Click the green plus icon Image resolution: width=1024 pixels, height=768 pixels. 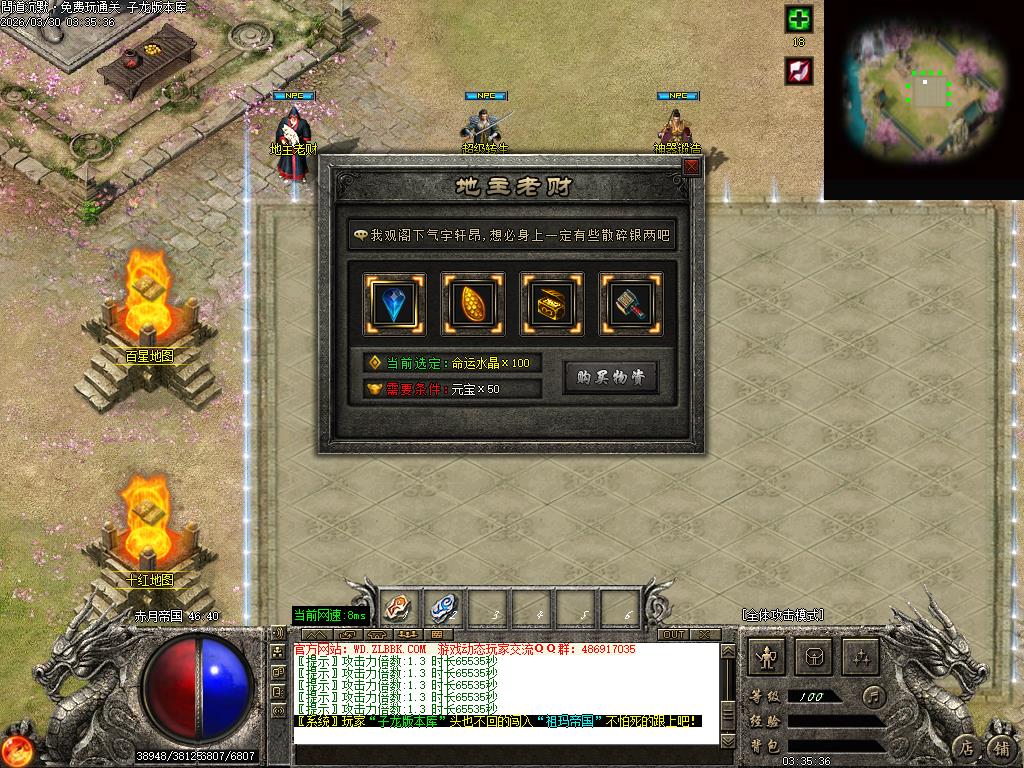[798, 19]
